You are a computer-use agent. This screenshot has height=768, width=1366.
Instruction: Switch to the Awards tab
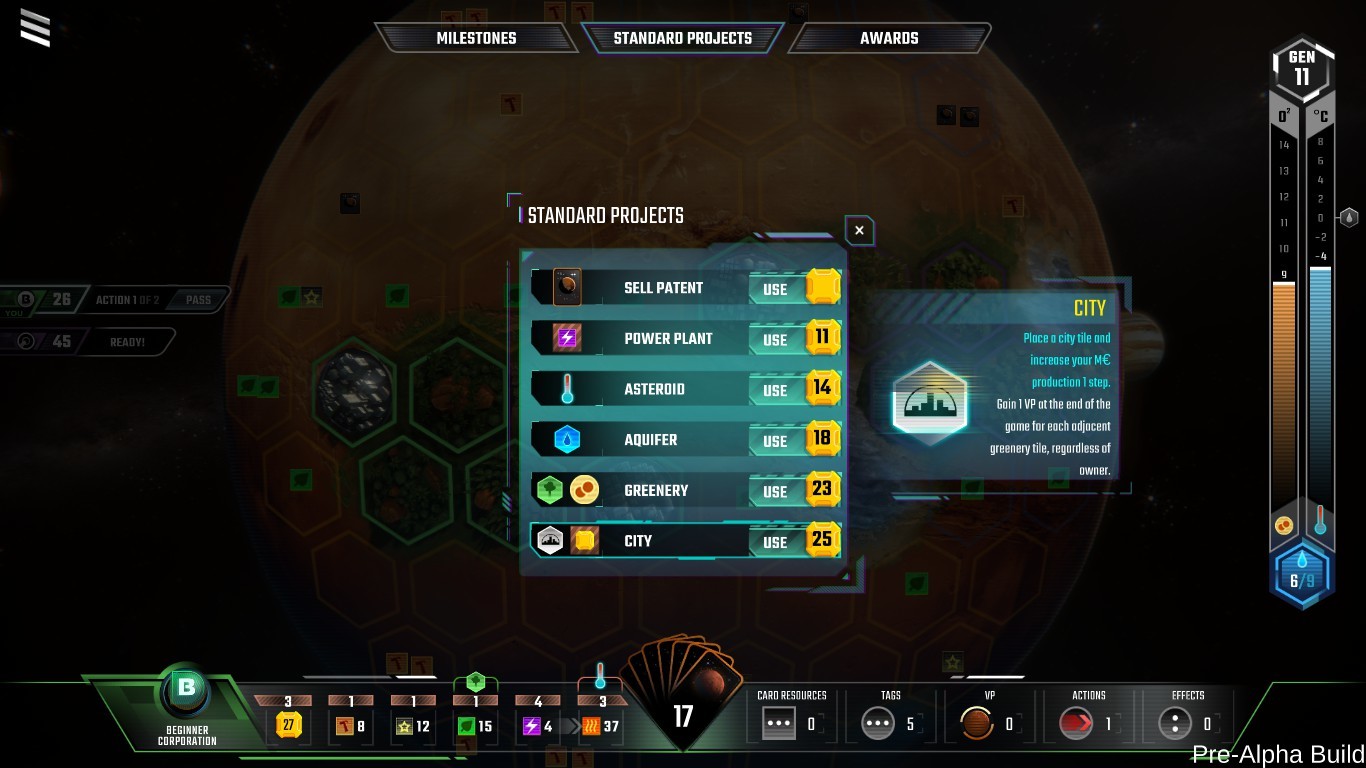pos(888,38)
